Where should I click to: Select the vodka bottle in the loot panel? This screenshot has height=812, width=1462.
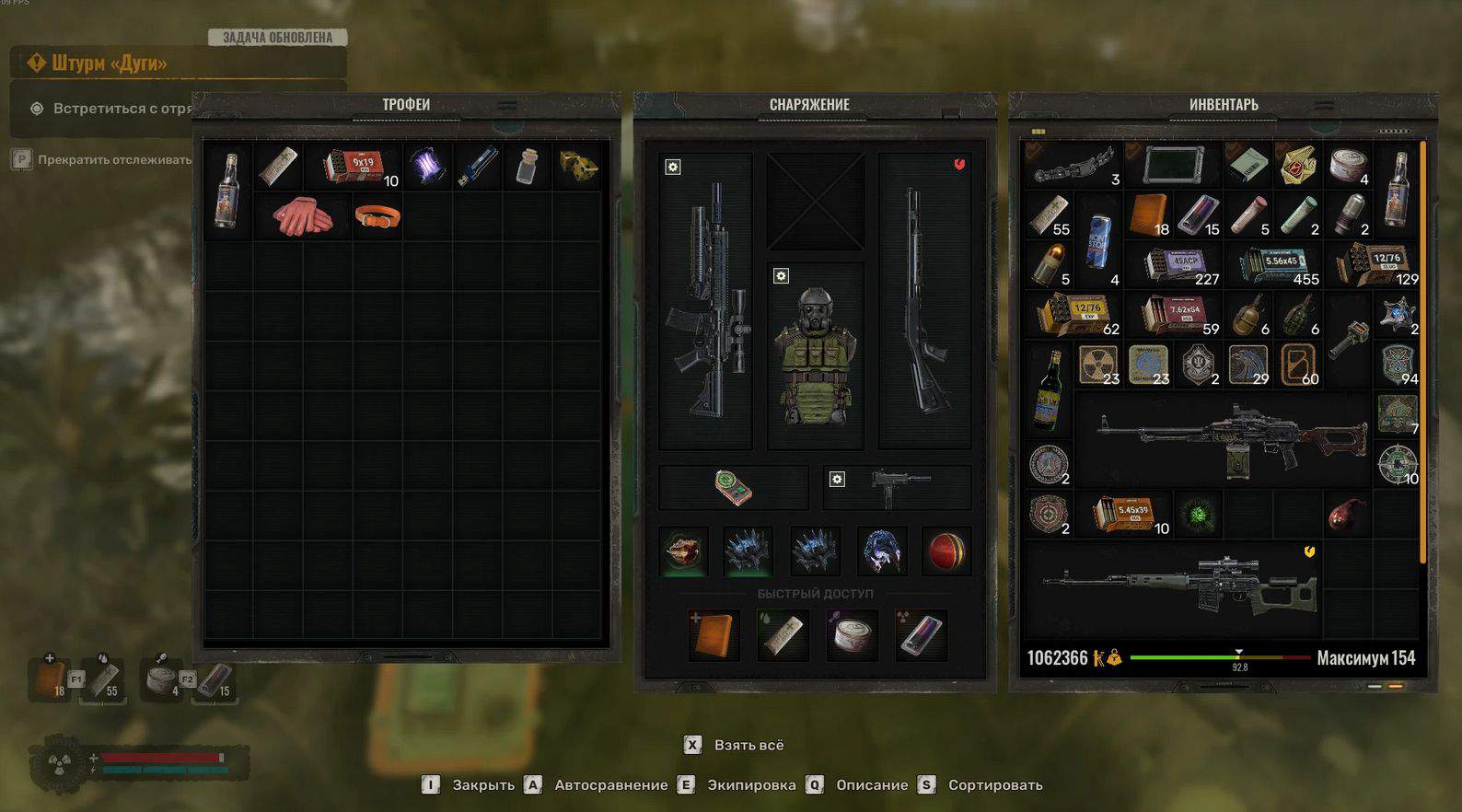pyautogui.click(x=226, y=191)
